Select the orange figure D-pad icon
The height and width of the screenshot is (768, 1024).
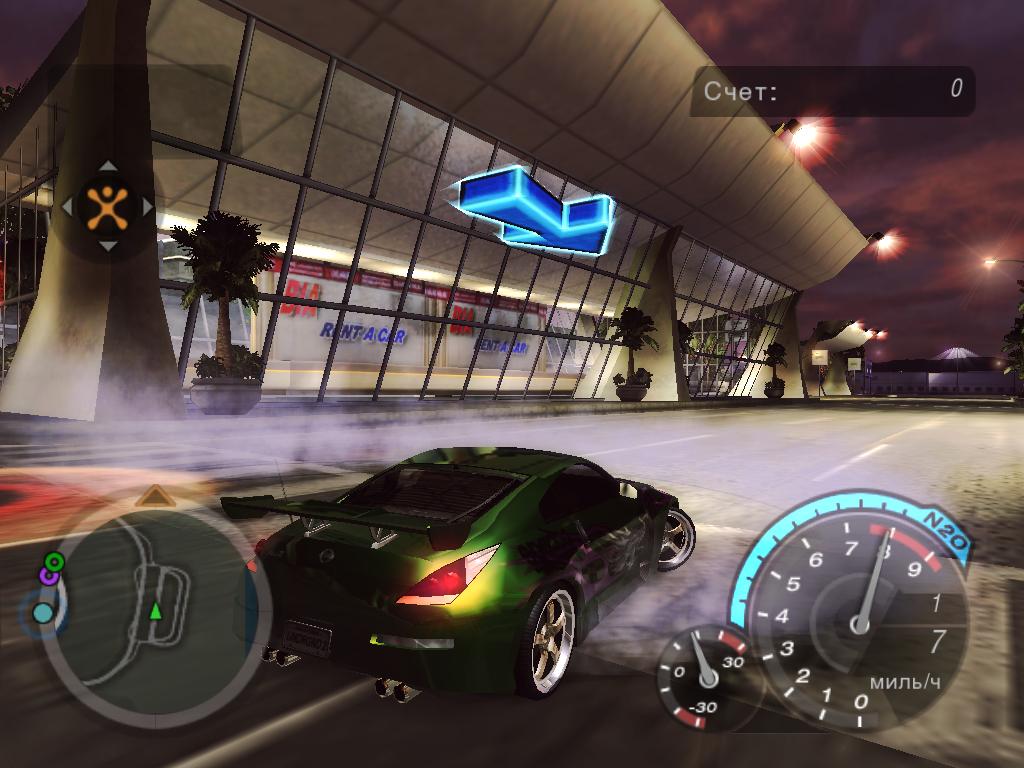click(x=107, y=206)
